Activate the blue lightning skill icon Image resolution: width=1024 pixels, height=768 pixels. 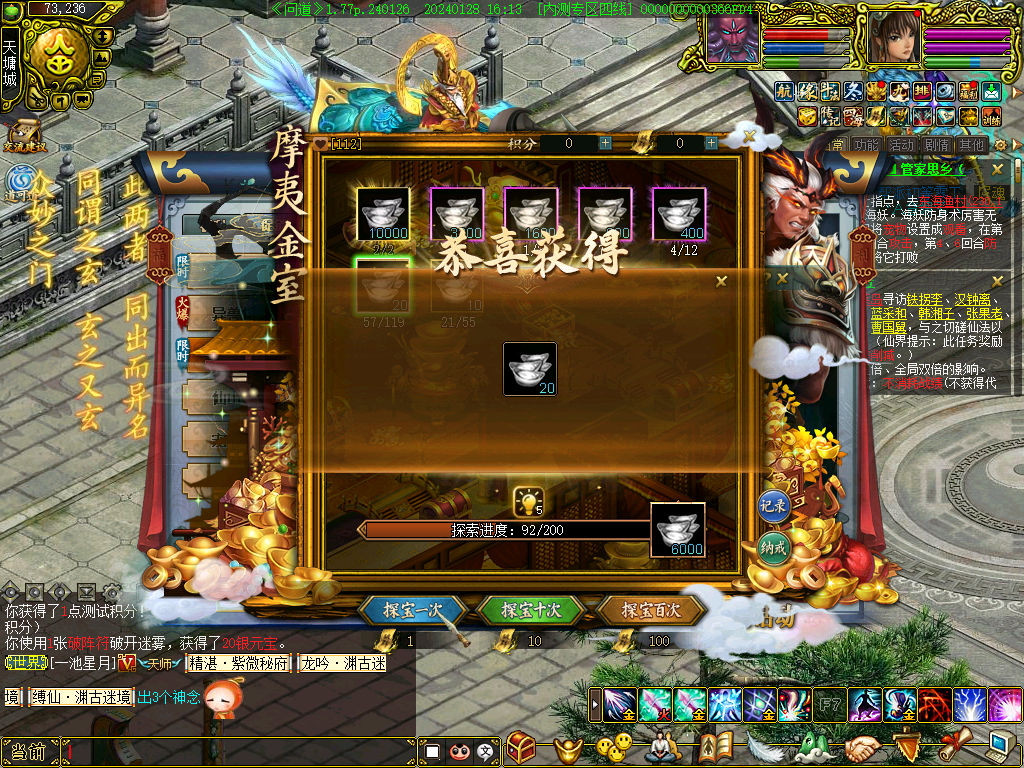pyautogui.click(x=969, y=705)
